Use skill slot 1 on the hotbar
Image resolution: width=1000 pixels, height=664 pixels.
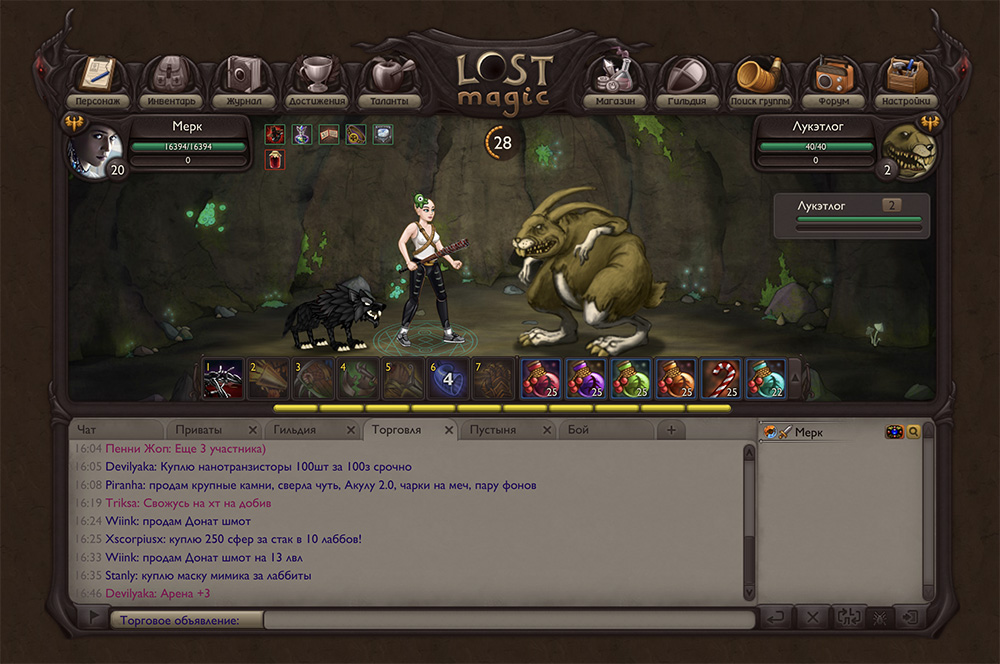pos(222,378)
